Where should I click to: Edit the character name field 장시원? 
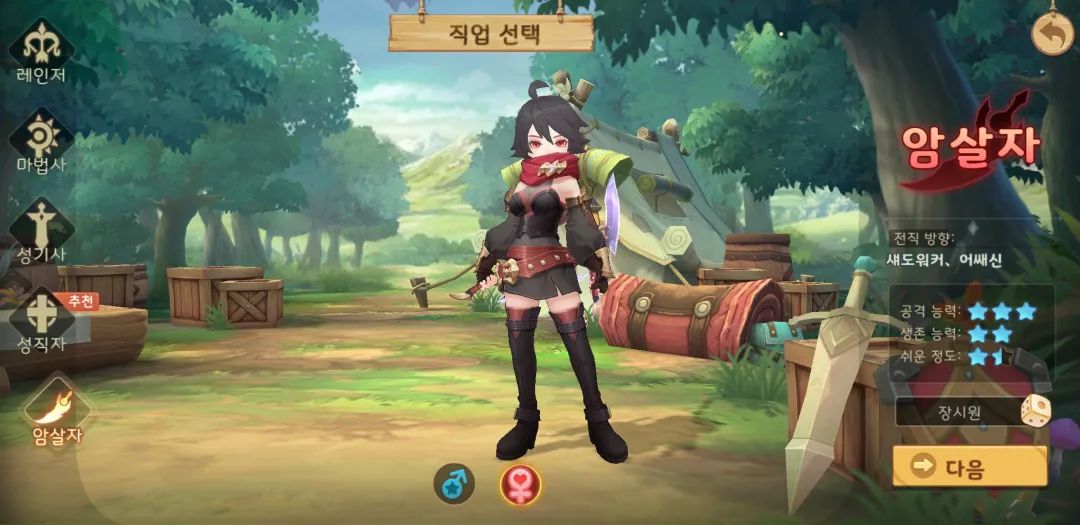coord(955,411)
